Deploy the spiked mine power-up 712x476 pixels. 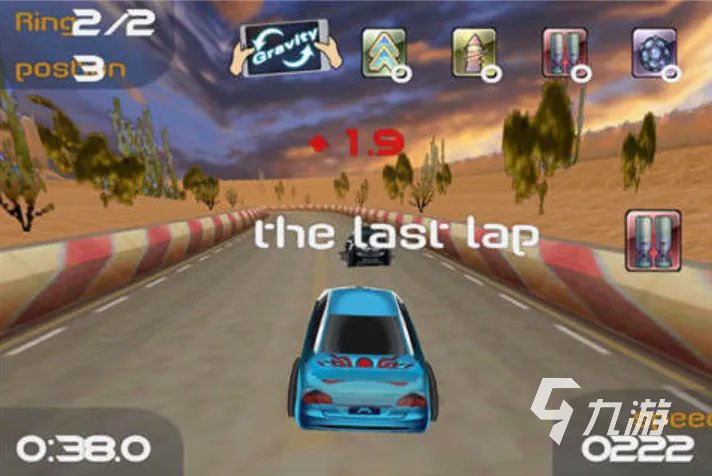(x=654, y=50)
